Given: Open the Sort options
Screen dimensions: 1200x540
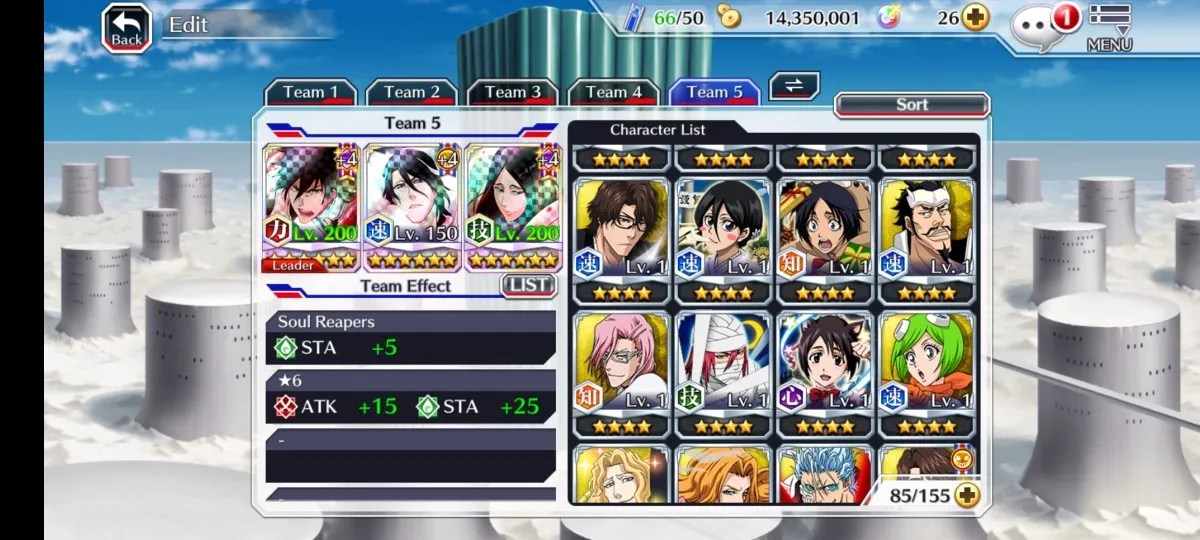Looking at the screenshot, I should [911, 105].
